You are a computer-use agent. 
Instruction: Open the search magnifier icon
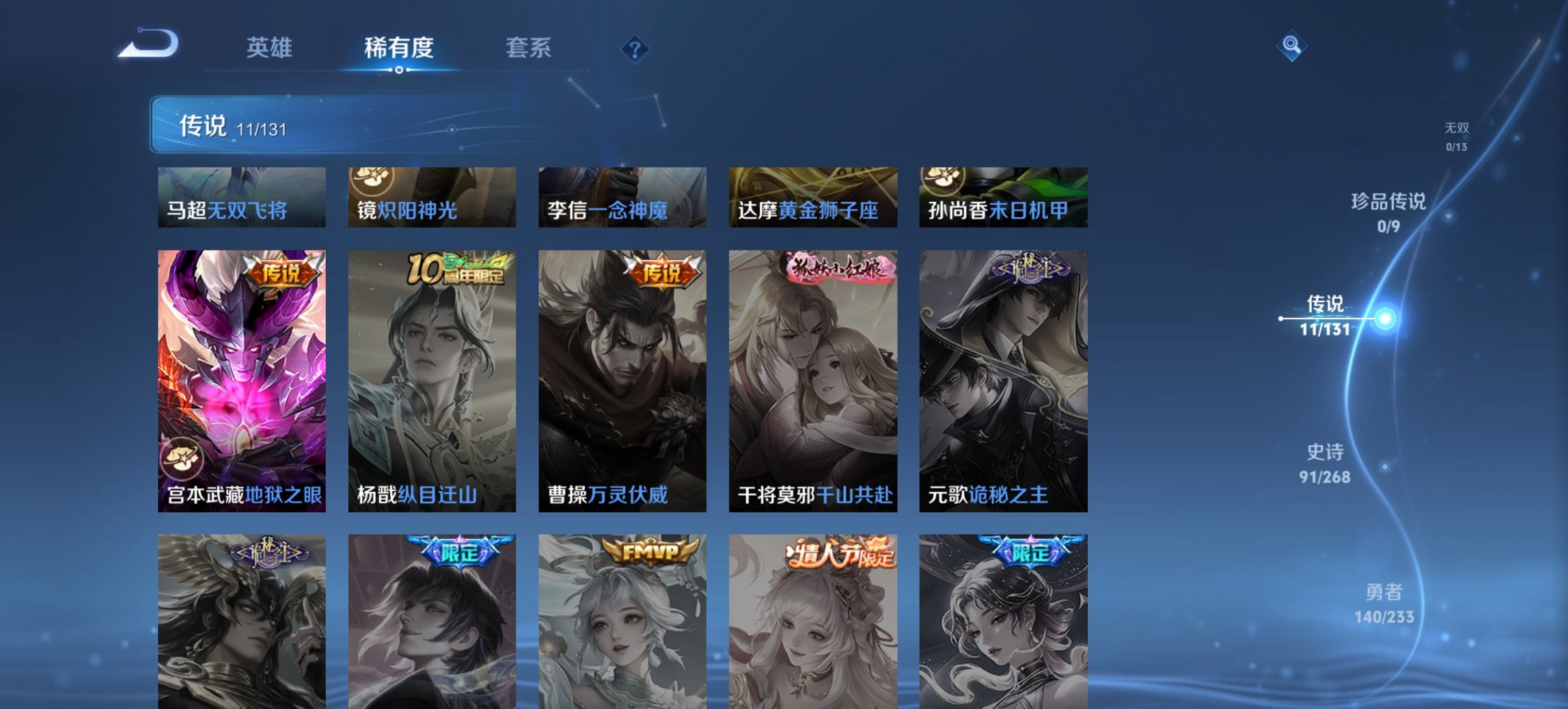coord(1290,46)
